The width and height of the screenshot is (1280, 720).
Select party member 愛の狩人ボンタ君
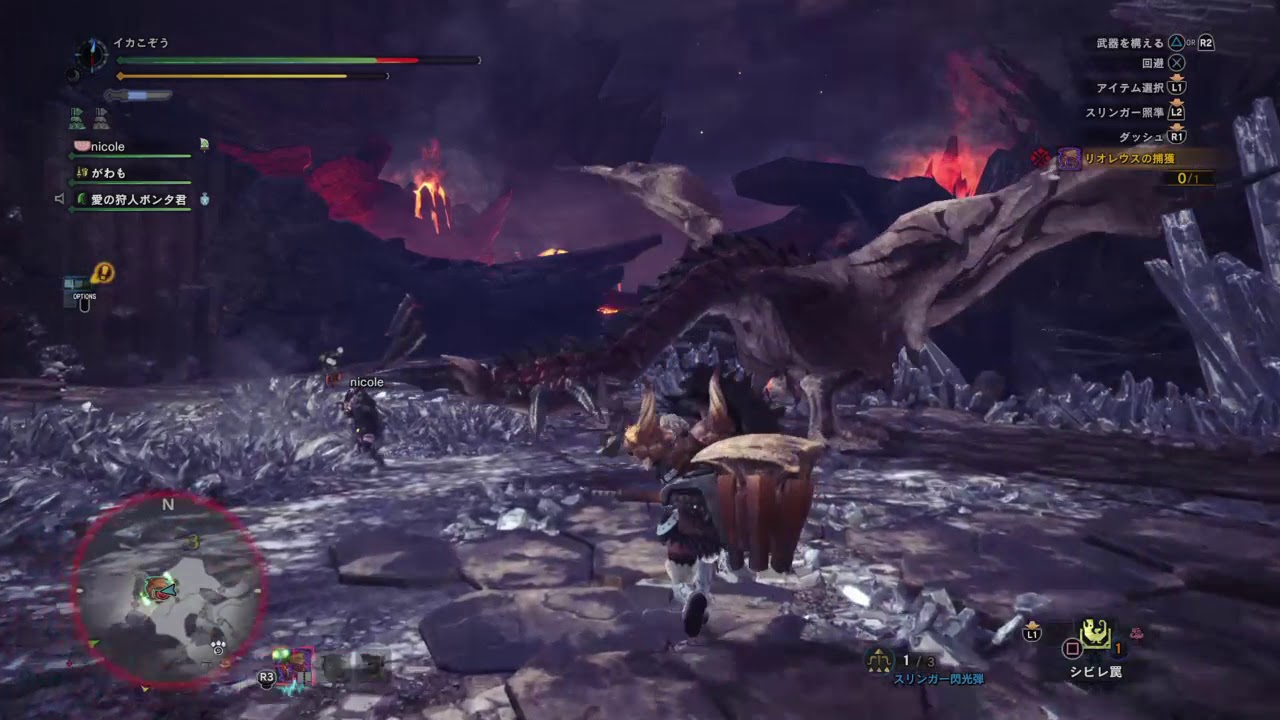pos(138,200)
